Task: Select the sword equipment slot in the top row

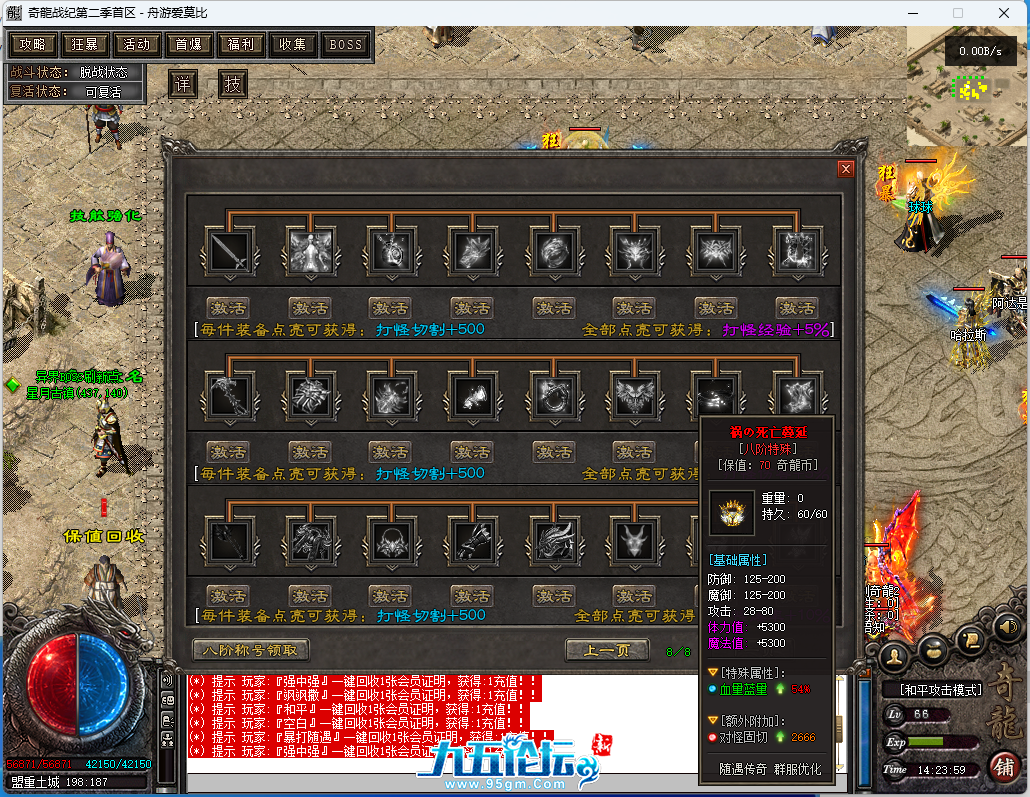Action: 229,251
